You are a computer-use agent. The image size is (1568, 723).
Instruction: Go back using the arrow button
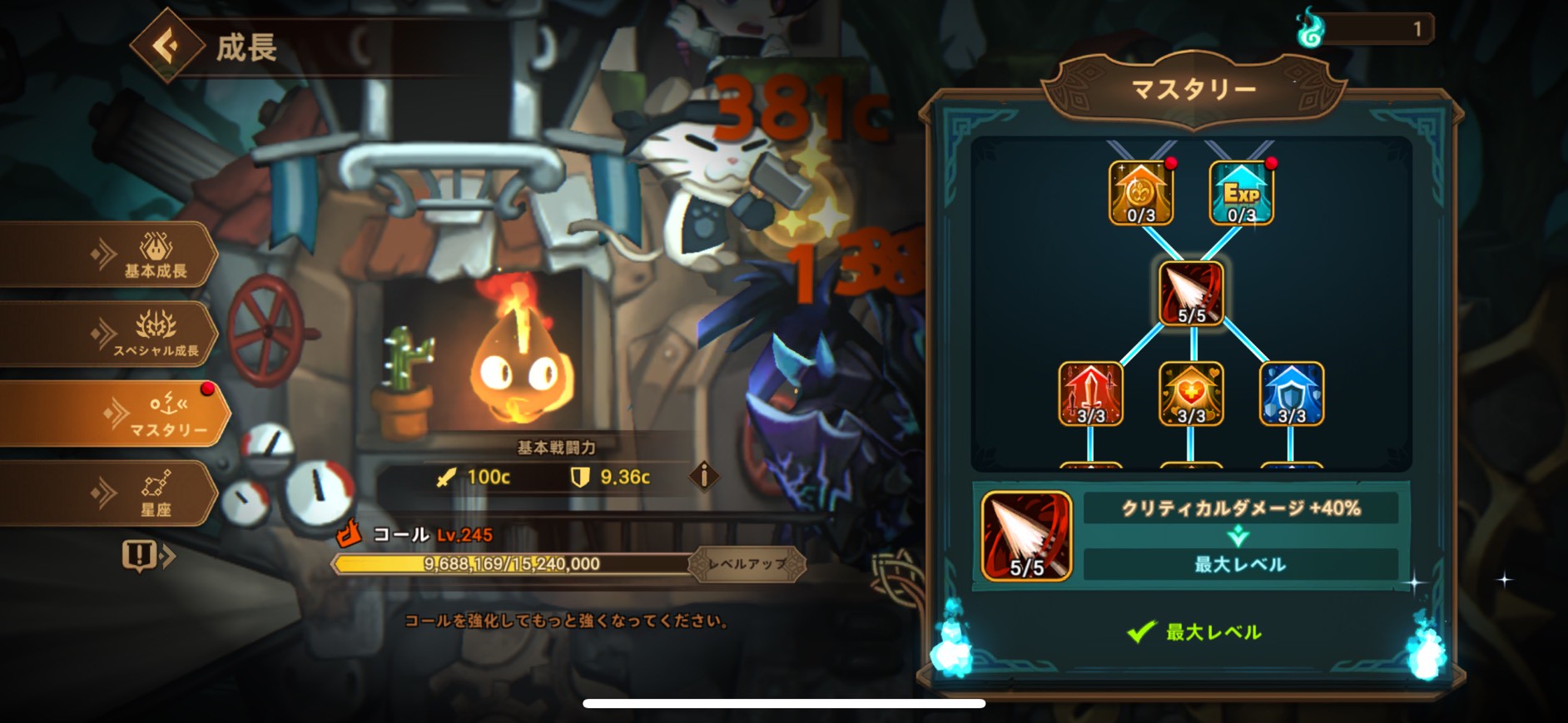(167, 46)
